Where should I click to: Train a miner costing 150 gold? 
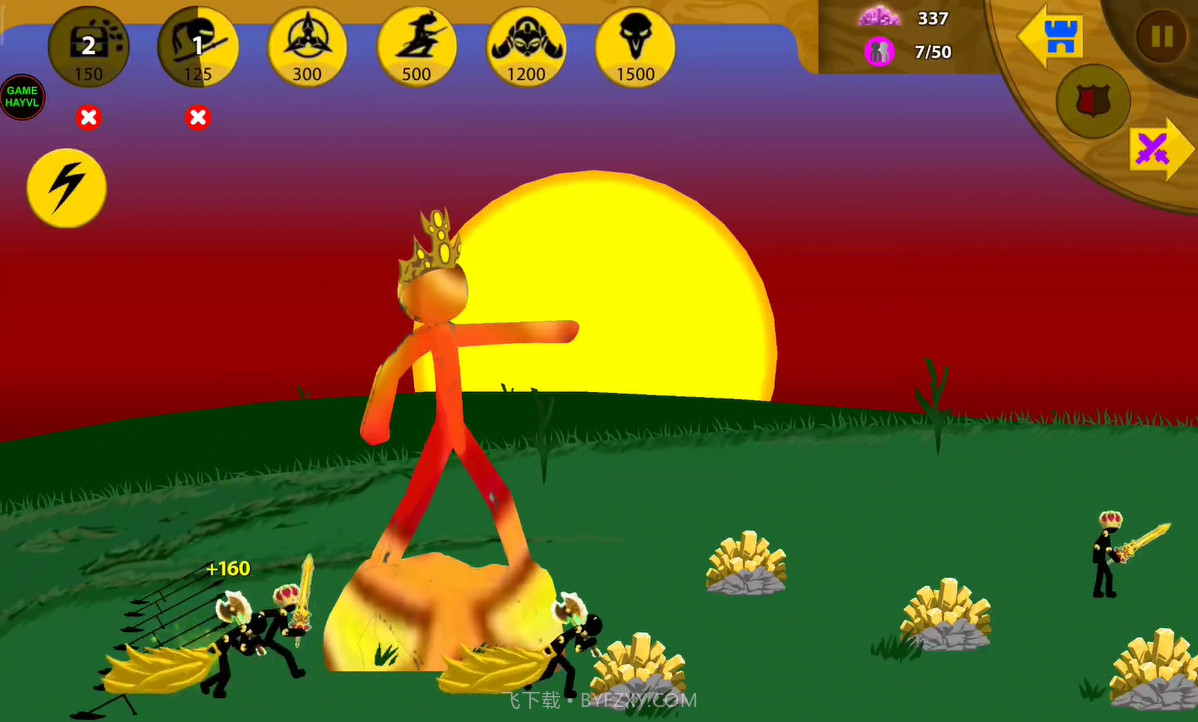pyautogui.click(x=88, y=48)
